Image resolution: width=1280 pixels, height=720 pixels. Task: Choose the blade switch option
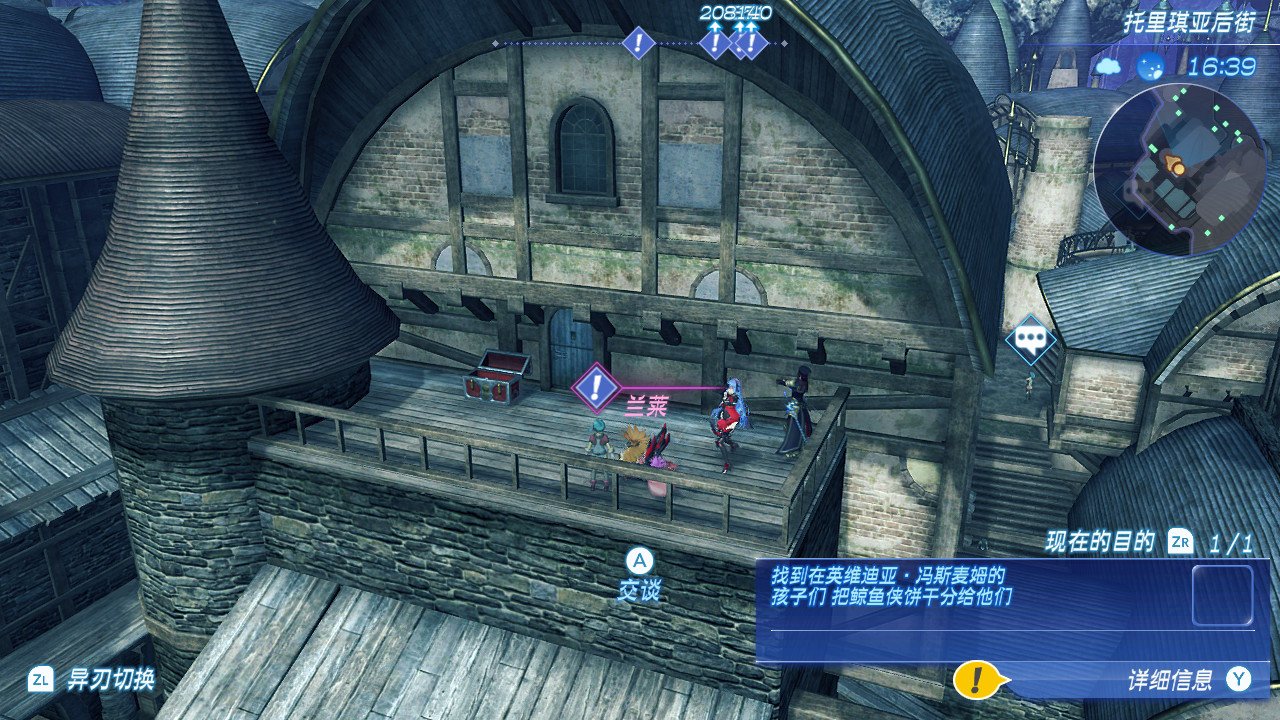click(x=110, y=680)
